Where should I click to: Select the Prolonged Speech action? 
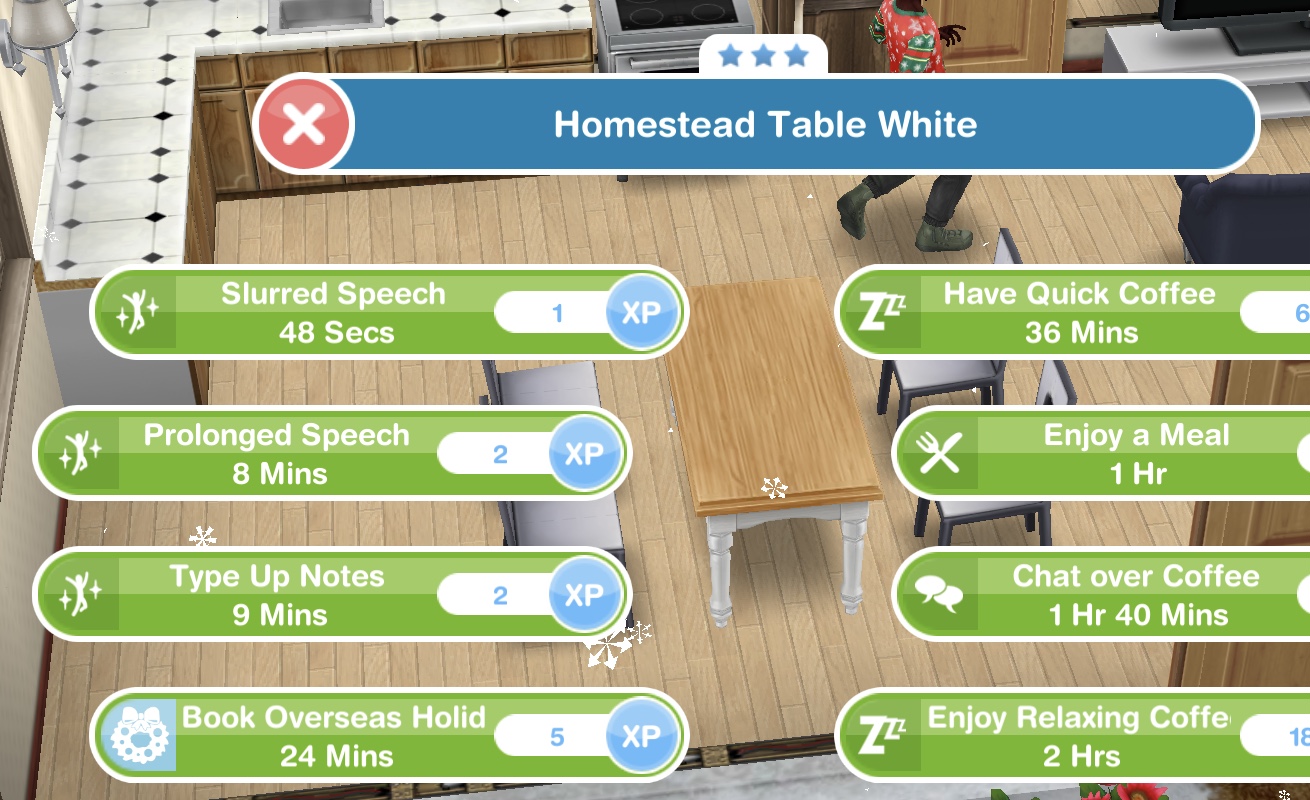277,454
